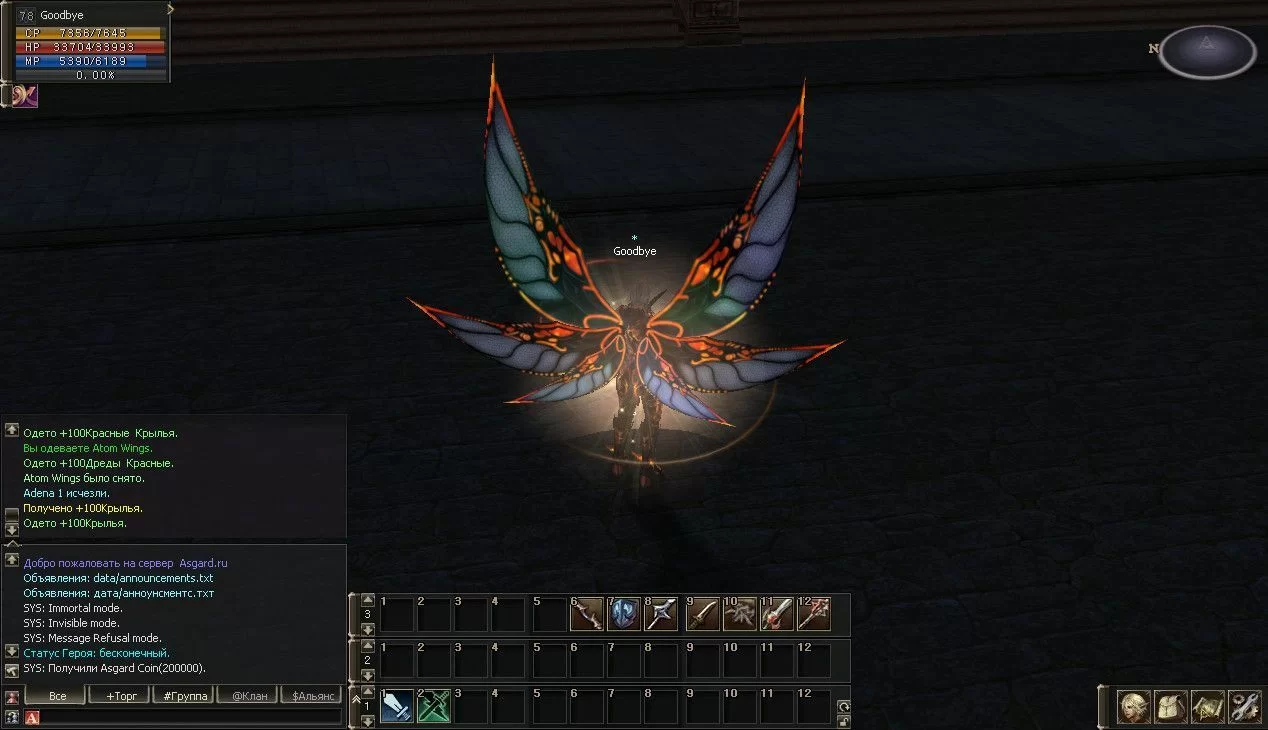The width and height of the screenshot is (1268, 730).
Task: Switch to the @Клан clan chat tab
Action: tap(246, 695)
